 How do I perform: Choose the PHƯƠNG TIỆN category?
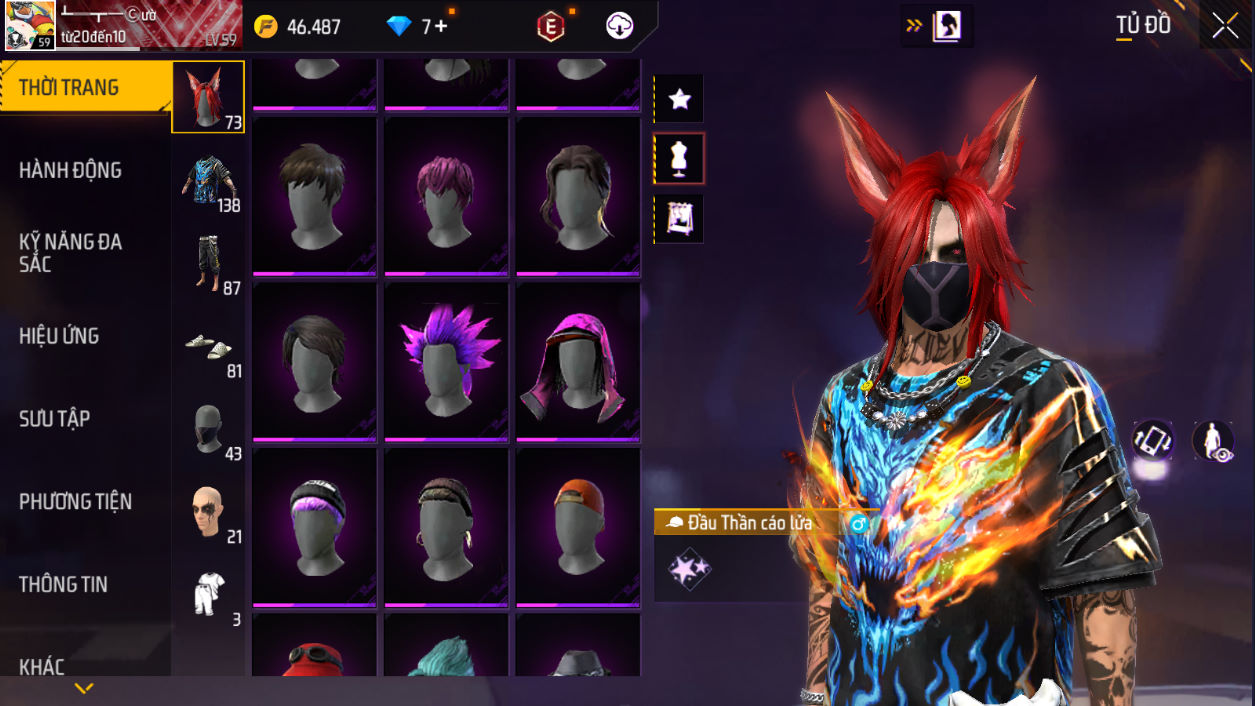[75, 502]
